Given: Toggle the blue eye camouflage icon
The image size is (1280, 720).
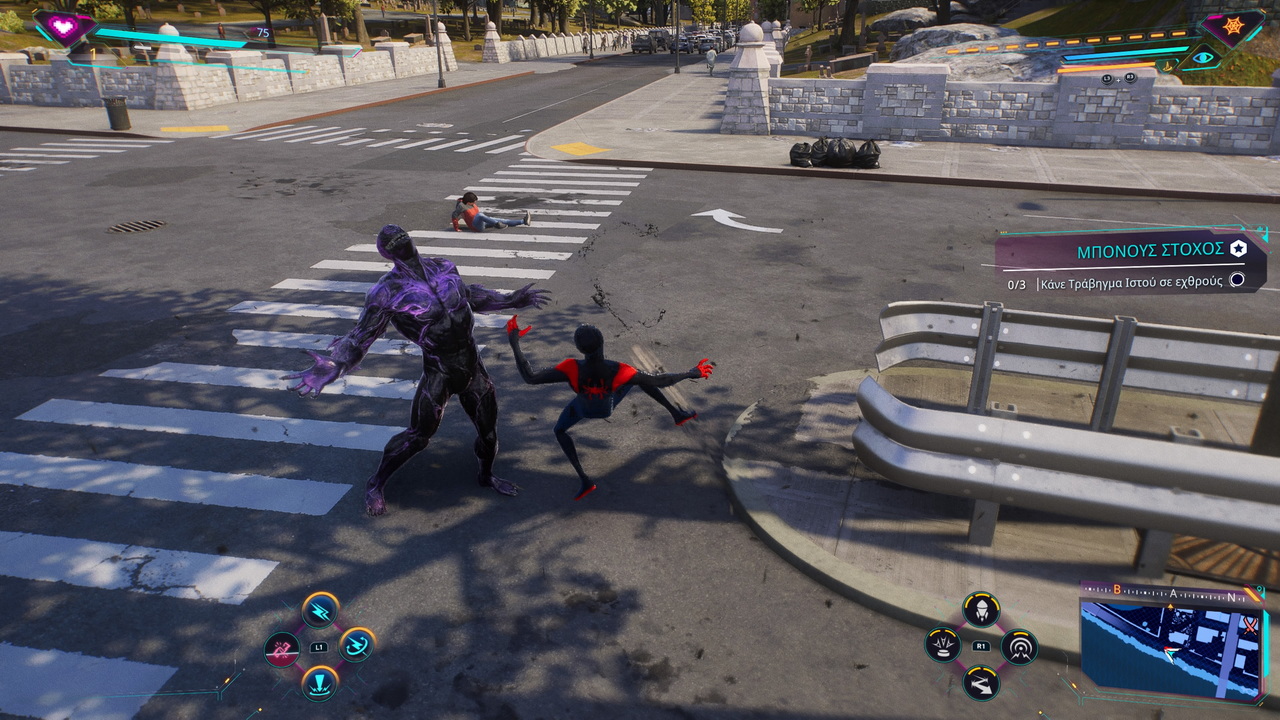Looking at the screenshot, I should tap(1202, 58).
